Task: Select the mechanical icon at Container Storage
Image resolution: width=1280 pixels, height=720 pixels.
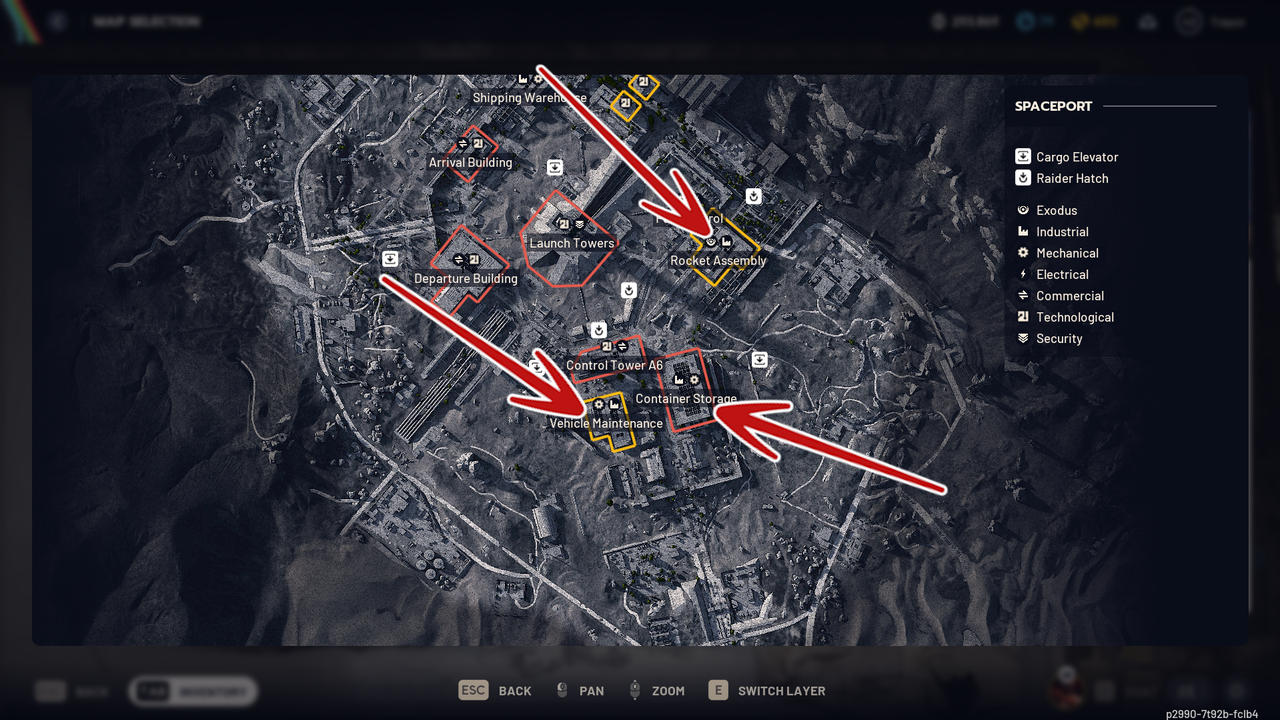Action: (693, 380)
